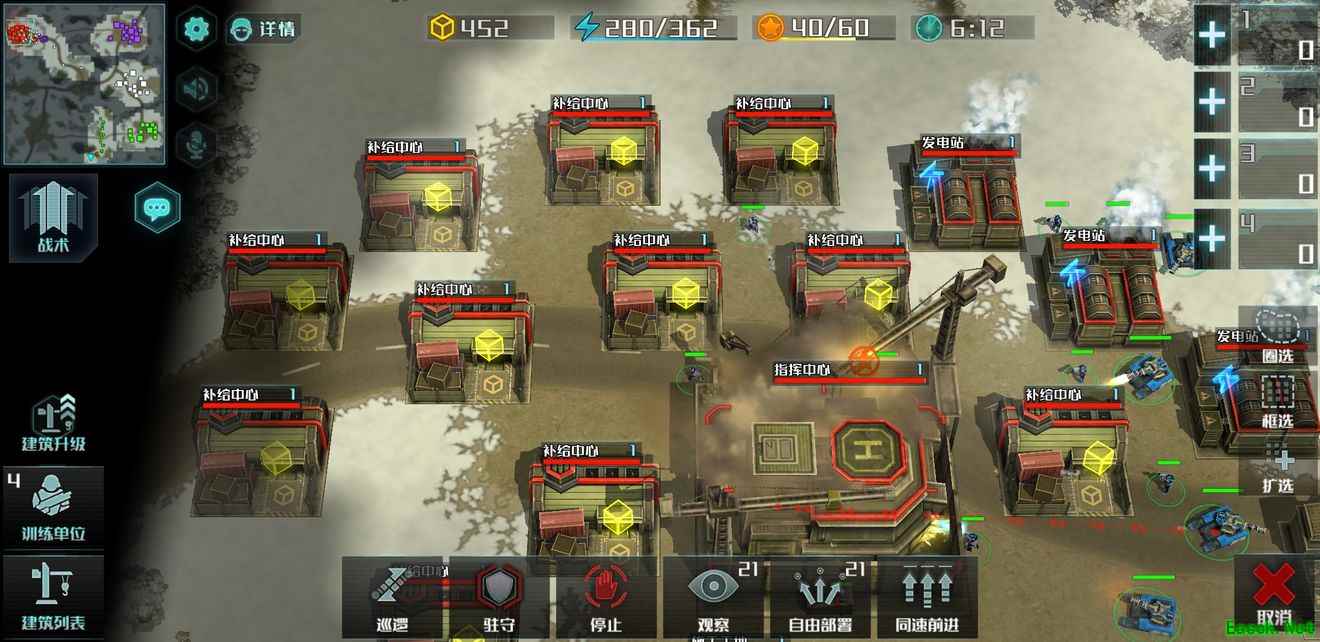
Task: Click the battlefield minimap
Action: click(x=84, y=84)
